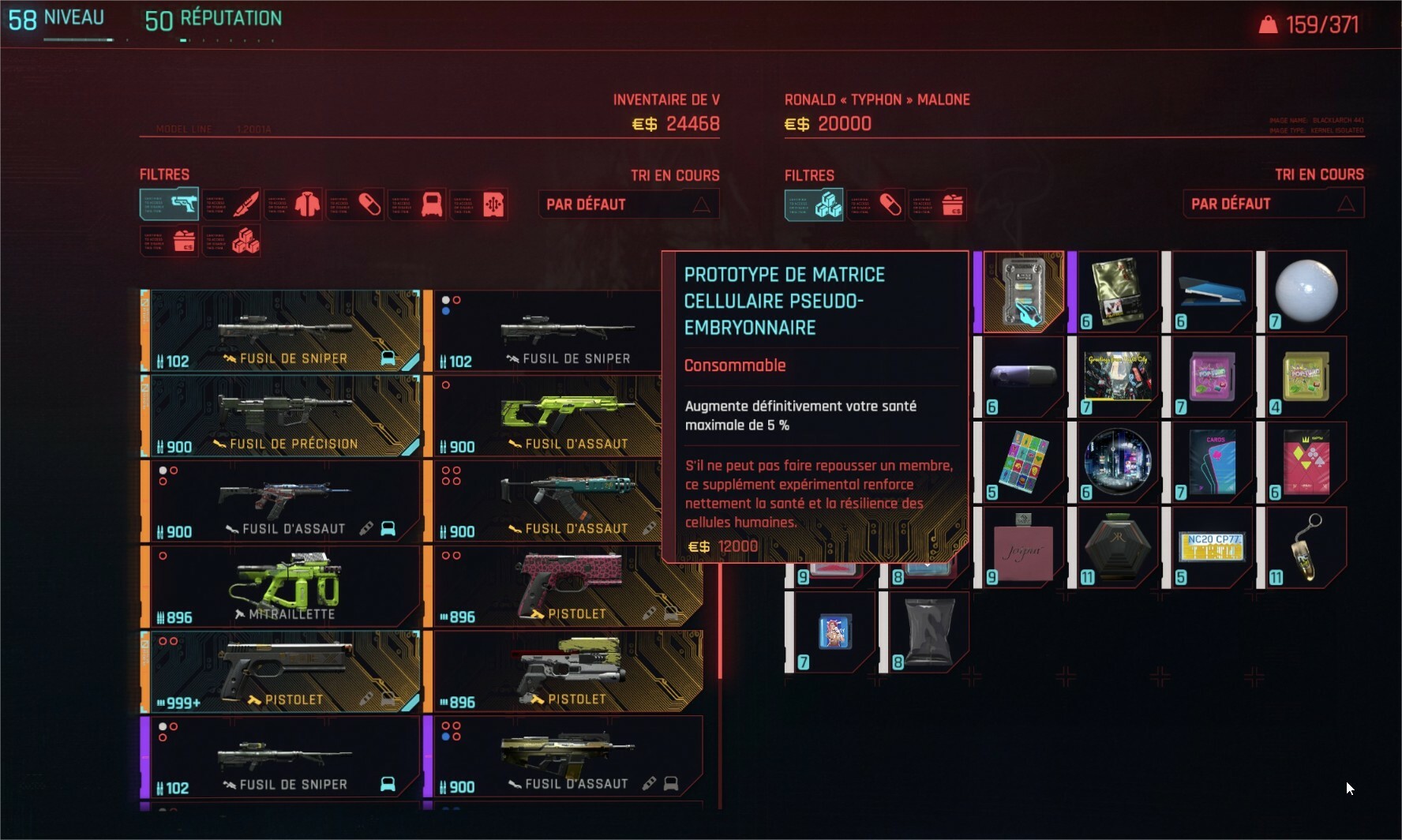Select the blue stapler vendor item
This screenshot has width=1402, height=840.
pos(1211,291)
